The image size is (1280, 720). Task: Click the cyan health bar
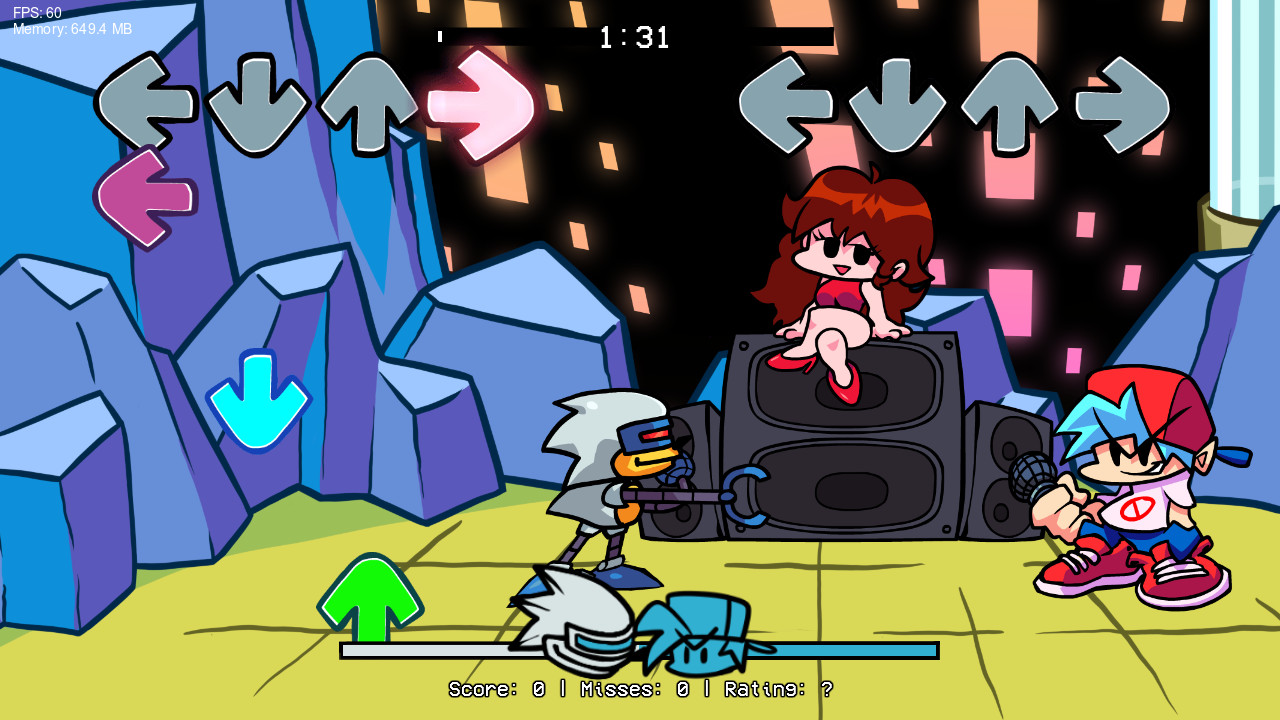click(850, 649)
